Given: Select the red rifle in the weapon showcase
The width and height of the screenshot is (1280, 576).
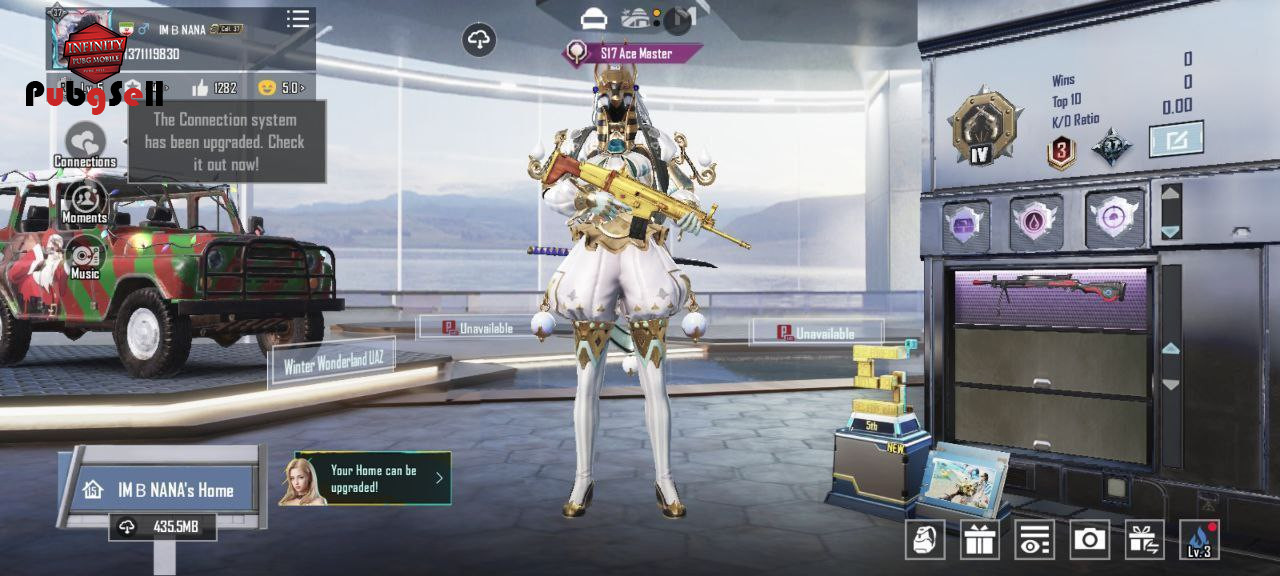Looking at the screenshot, I should (x=1050, y=291).
